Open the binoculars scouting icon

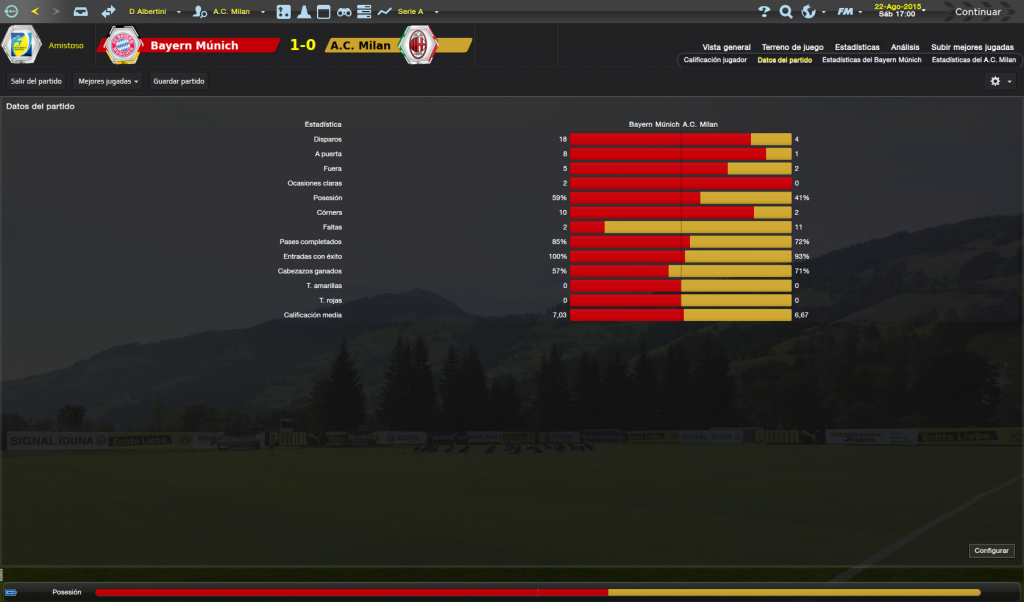tap(343, 12)
